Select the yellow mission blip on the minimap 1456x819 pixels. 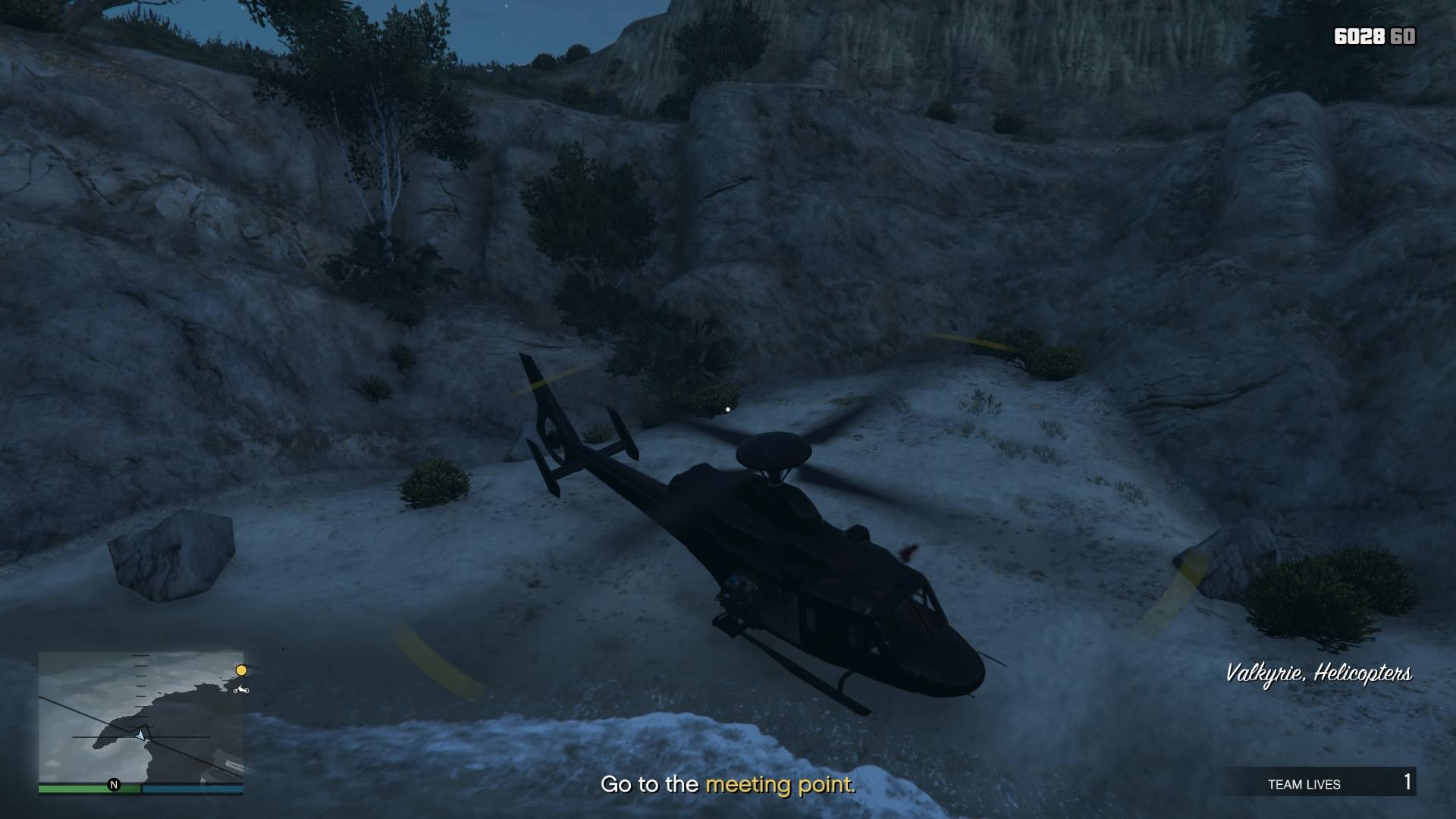242,670
